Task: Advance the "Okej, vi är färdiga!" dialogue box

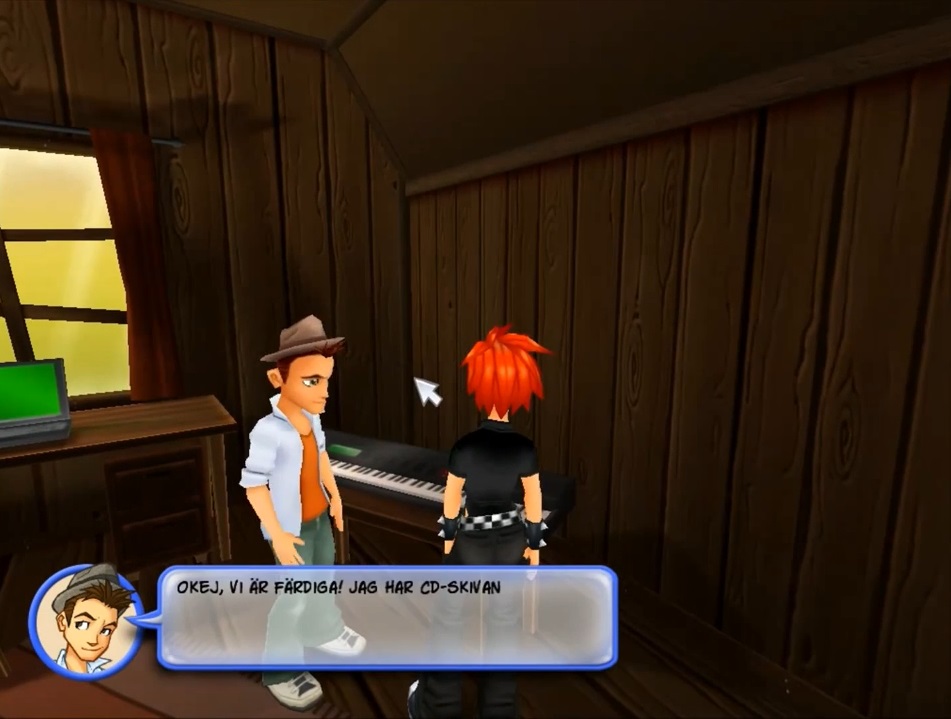Action: [386, 617]
